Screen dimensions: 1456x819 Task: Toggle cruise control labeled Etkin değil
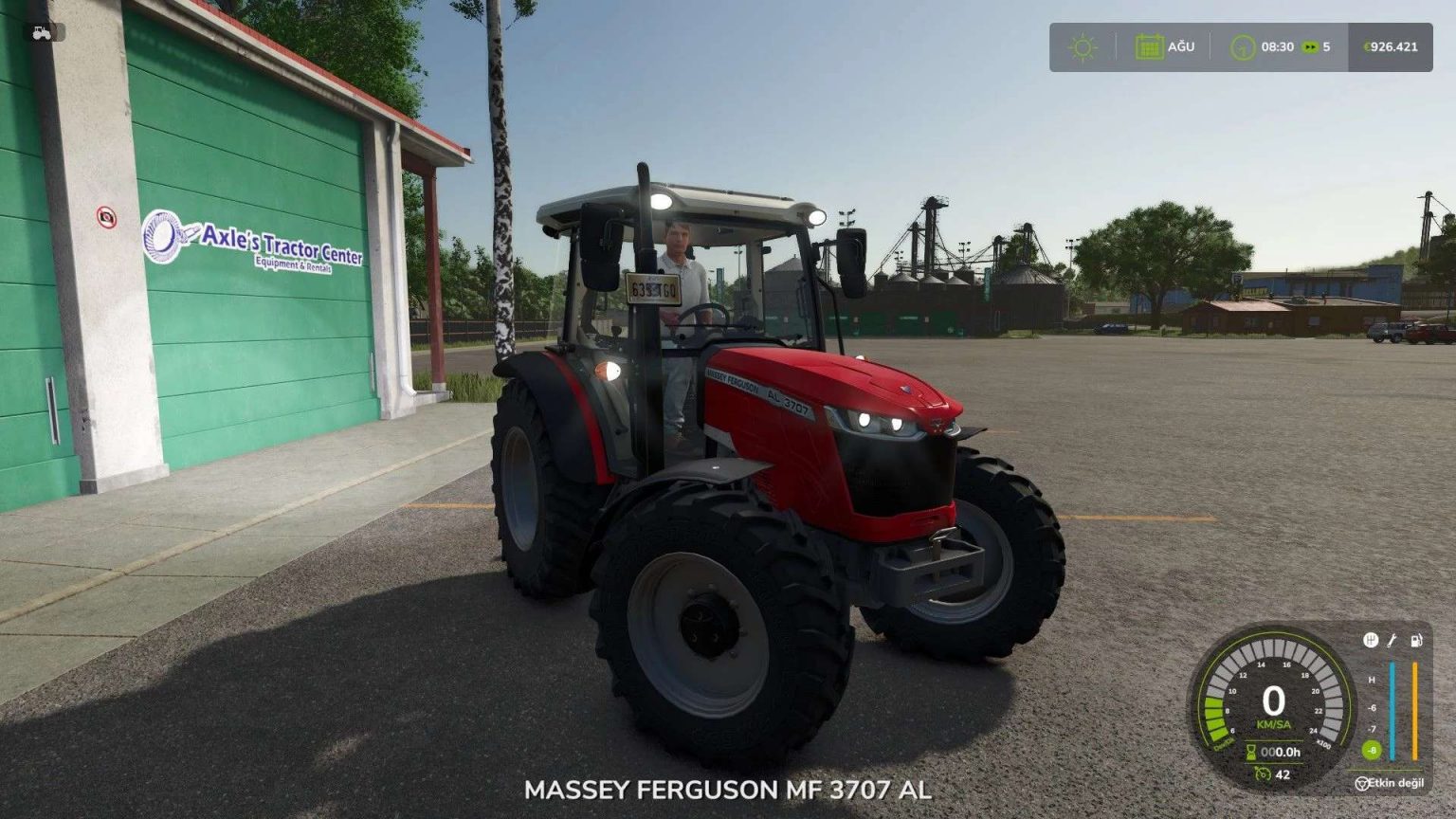pos(1395,783)
